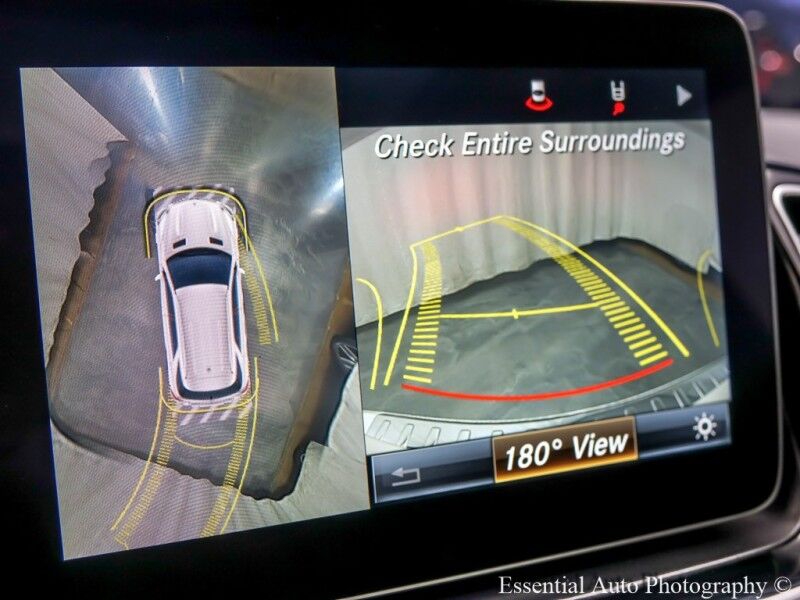Click the right-pointing arrow at the top
Viewport: 800px width, 600px height.
(684, 96)
